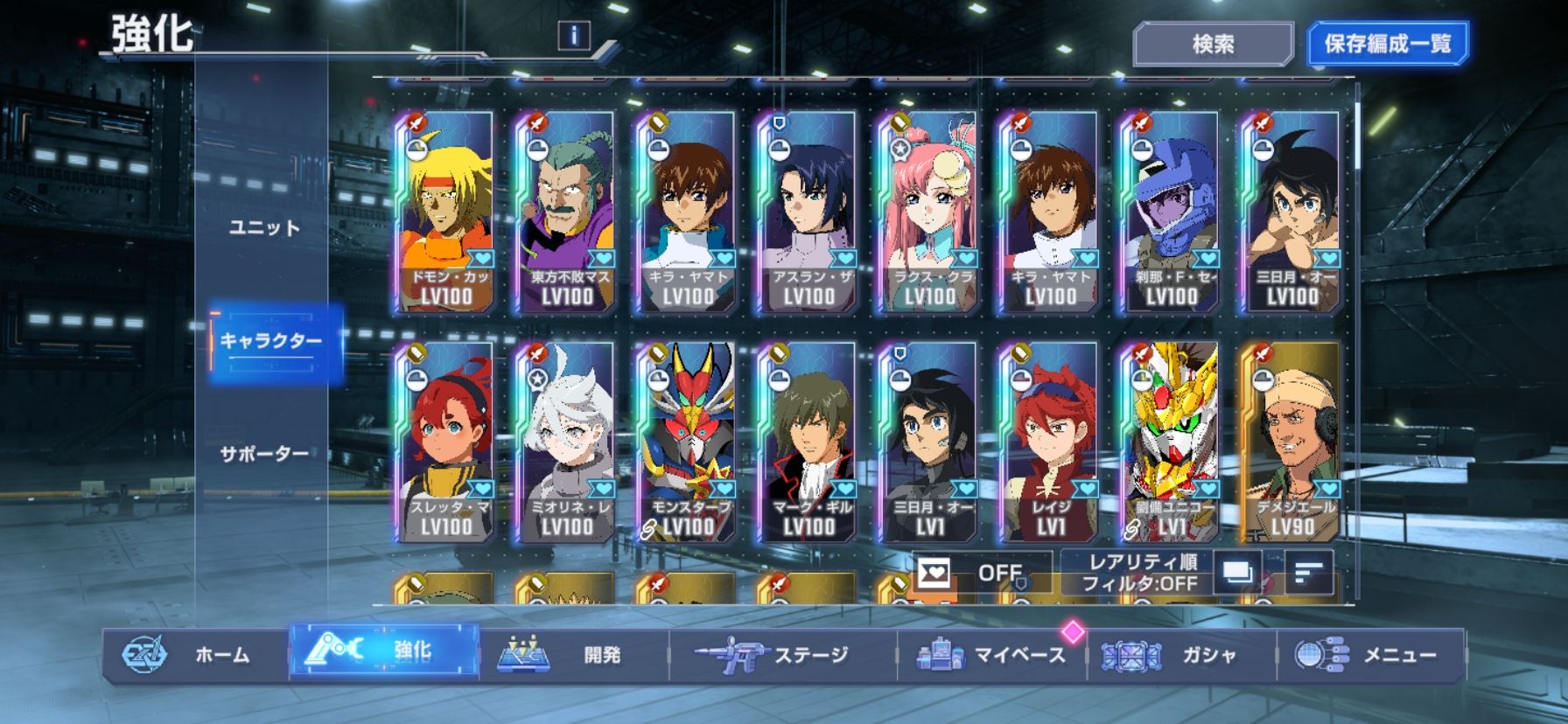
Task: Select the キャラクター tab
Action: point(271,341)
